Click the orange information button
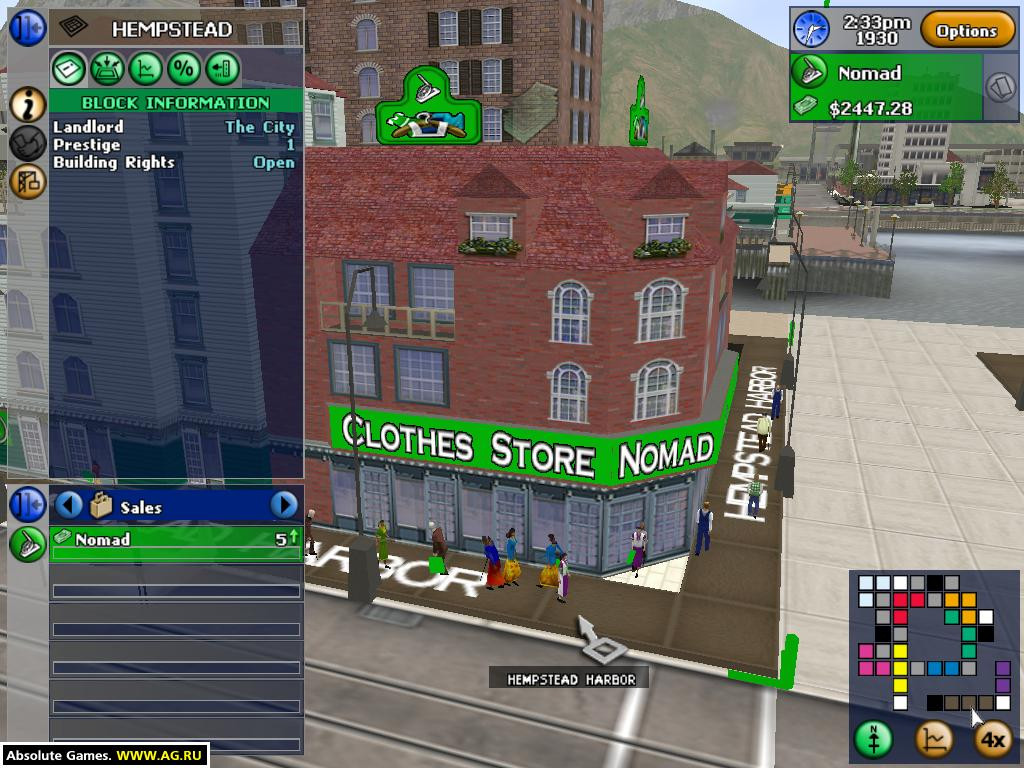The image size is (1024, 768). [27, 103]
